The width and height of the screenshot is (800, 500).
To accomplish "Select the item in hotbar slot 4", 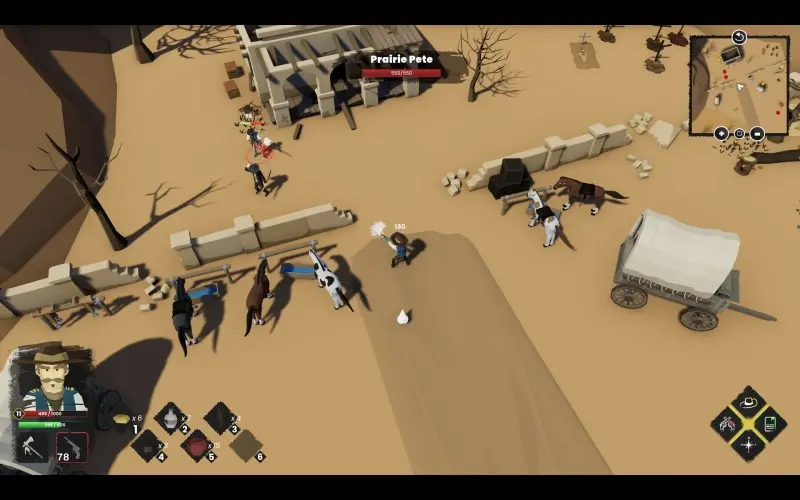I will point(148,445).
